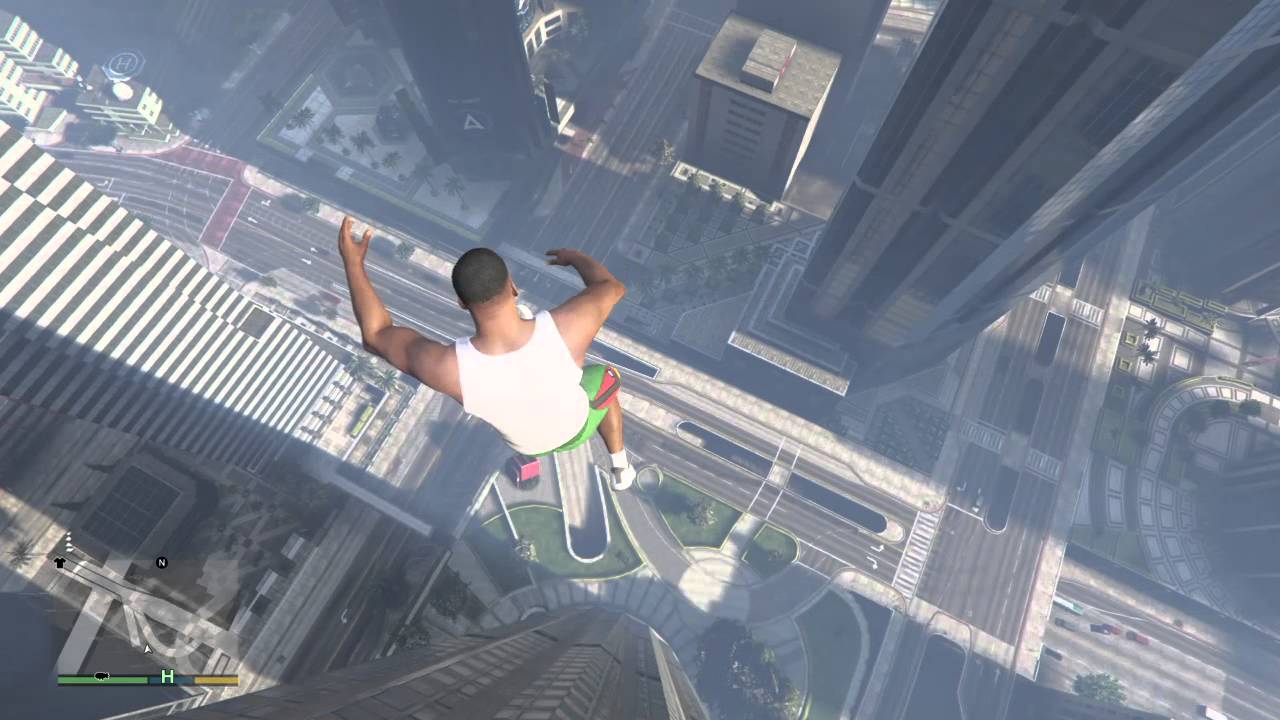Image resolution: width=1280 pixels, height=720 pixels.
Task: Click the hospital H marker on the HUD bar
Action: (167, 677)
